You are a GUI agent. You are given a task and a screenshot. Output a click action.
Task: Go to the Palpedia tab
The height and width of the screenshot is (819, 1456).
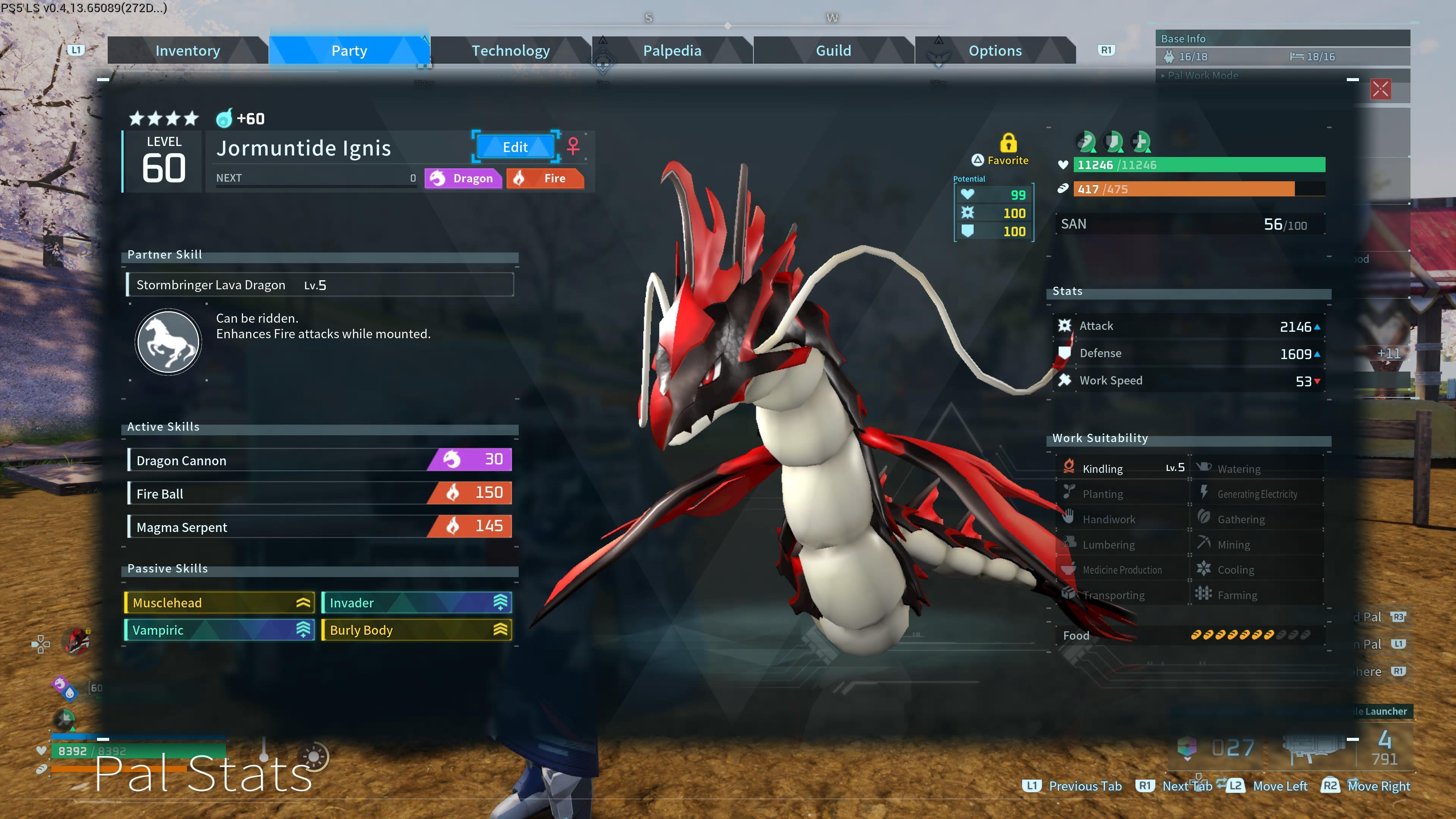click(x=672, y=51)
